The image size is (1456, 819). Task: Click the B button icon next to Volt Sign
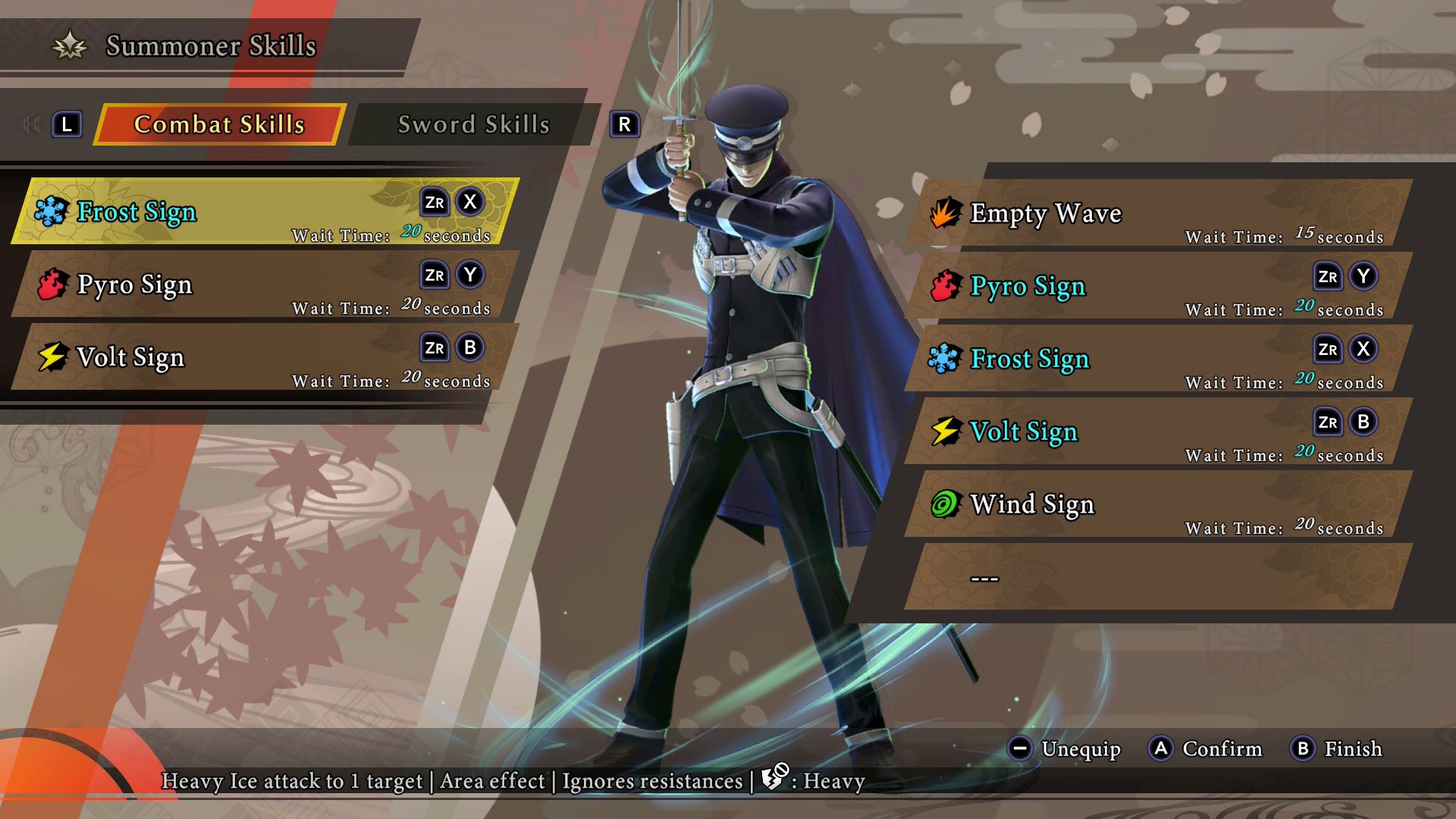[470, 349]
